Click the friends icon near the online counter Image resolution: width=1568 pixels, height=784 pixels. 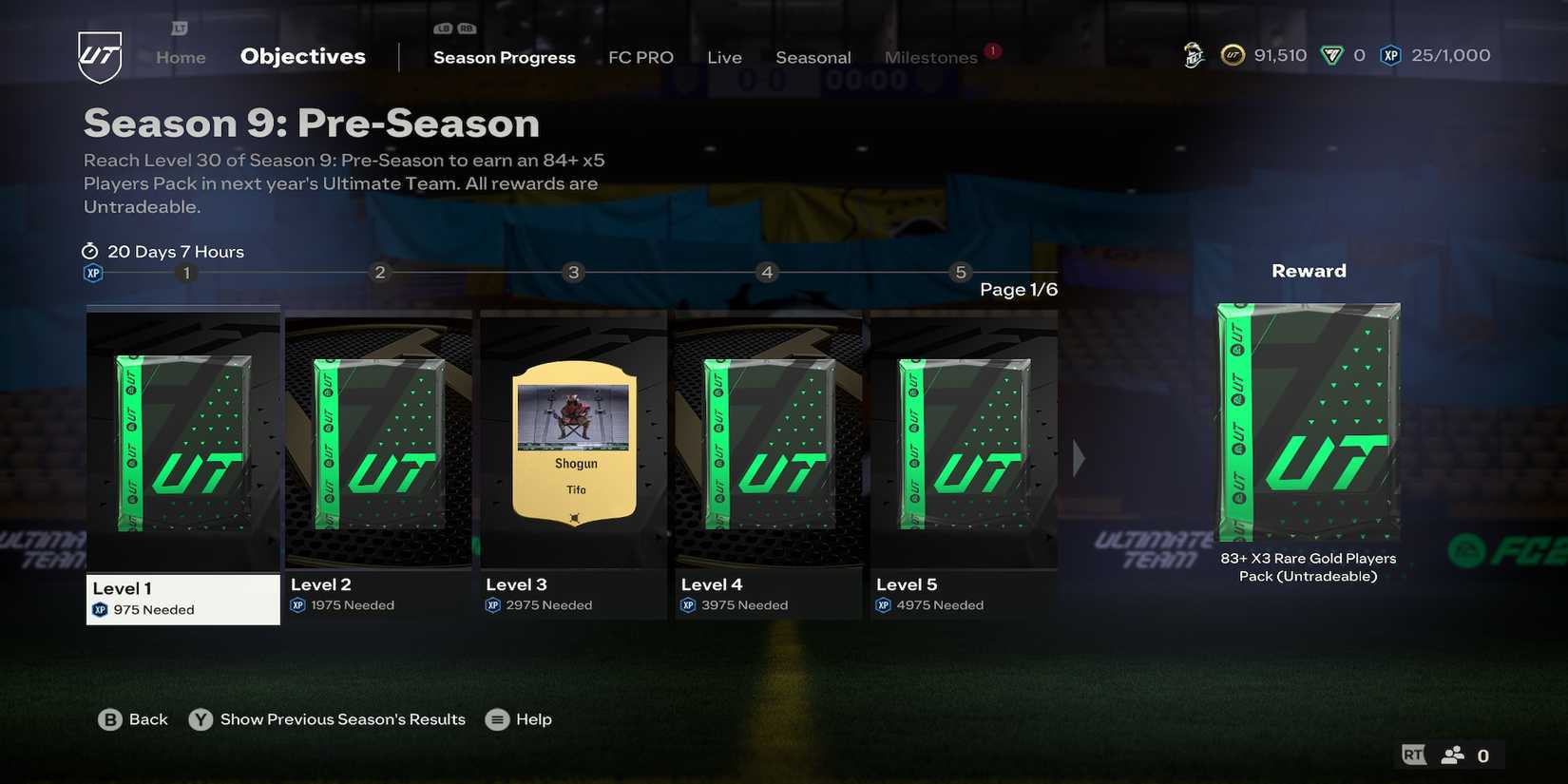[1451, 754]
